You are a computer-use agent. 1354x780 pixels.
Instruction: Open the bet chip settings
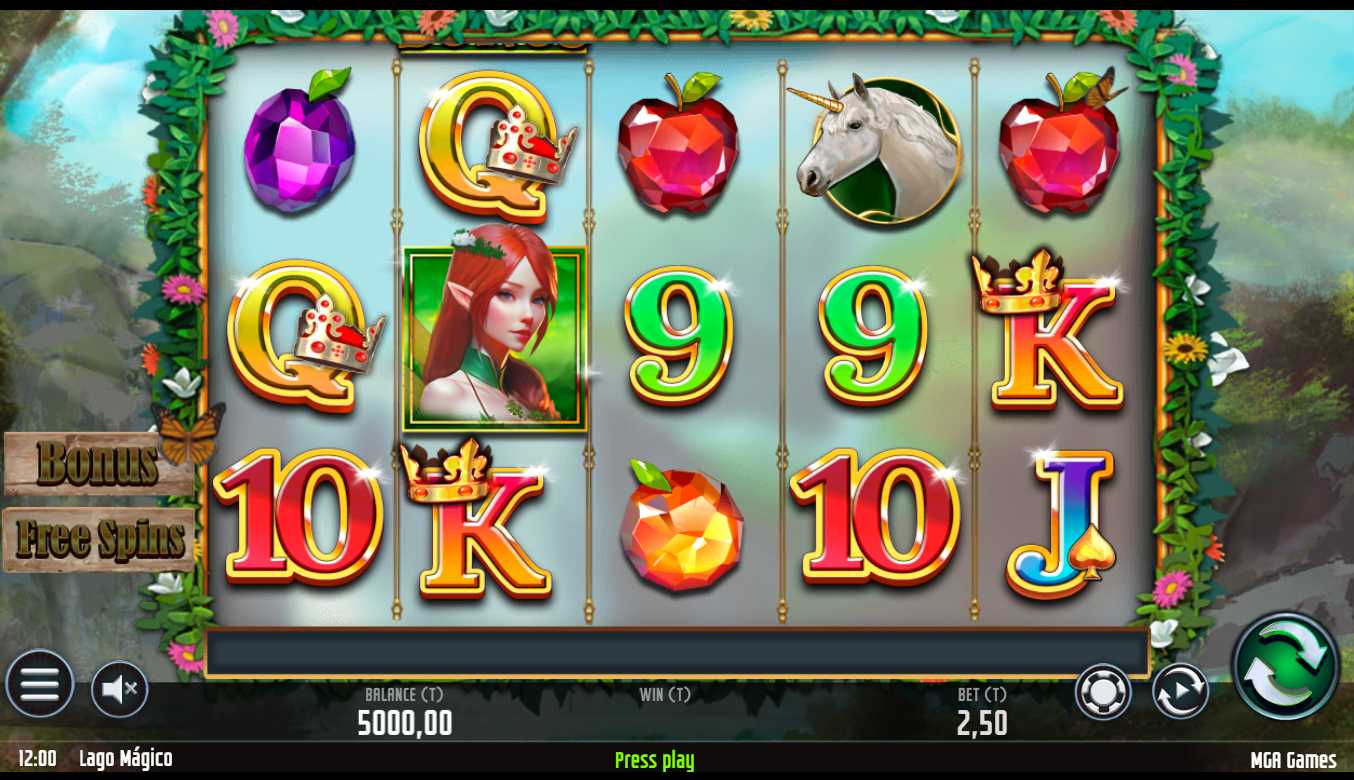(x=1103, y=691)
